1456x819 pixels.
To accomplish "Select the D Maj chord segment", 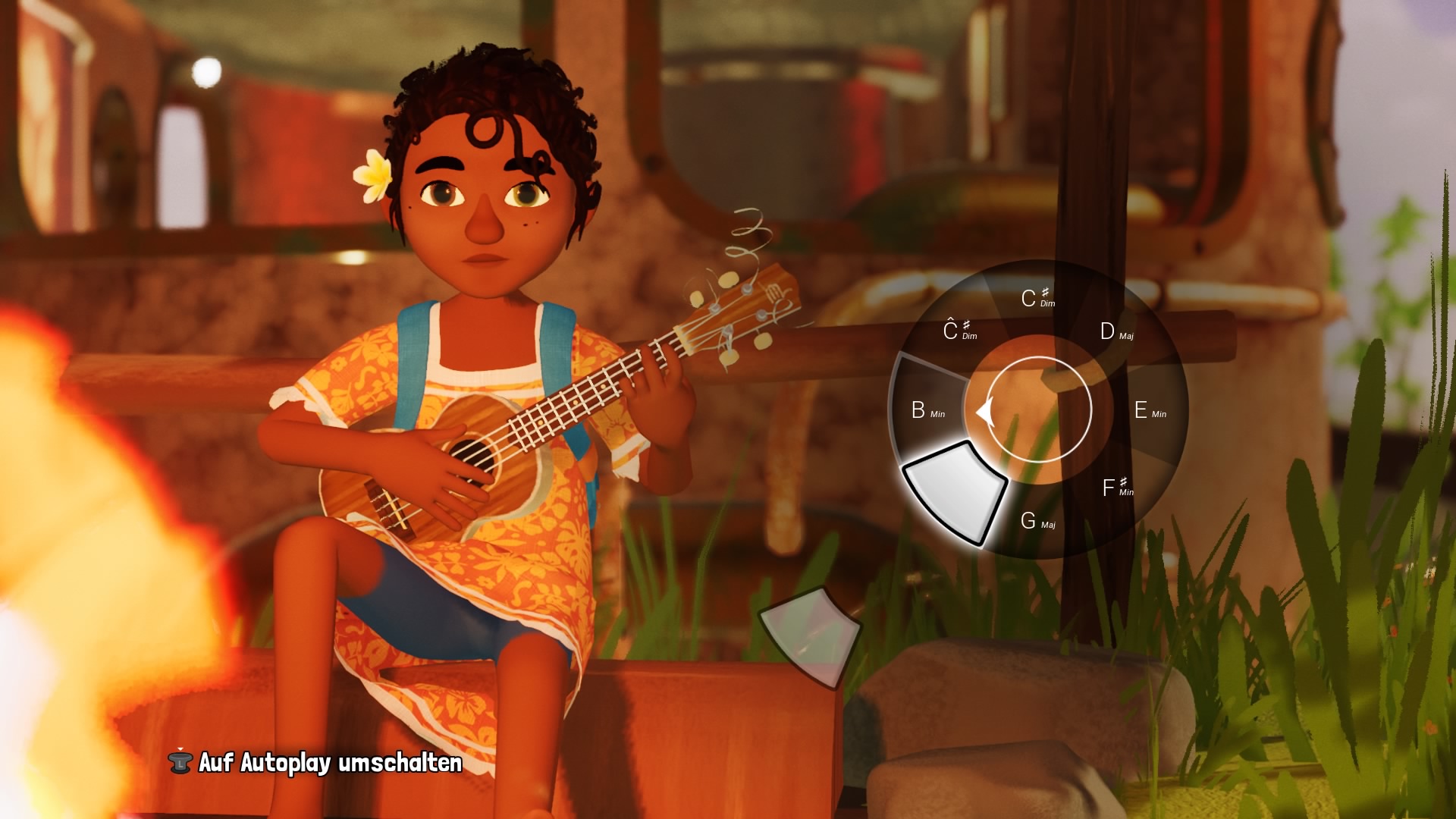I will coord(1116,332).
